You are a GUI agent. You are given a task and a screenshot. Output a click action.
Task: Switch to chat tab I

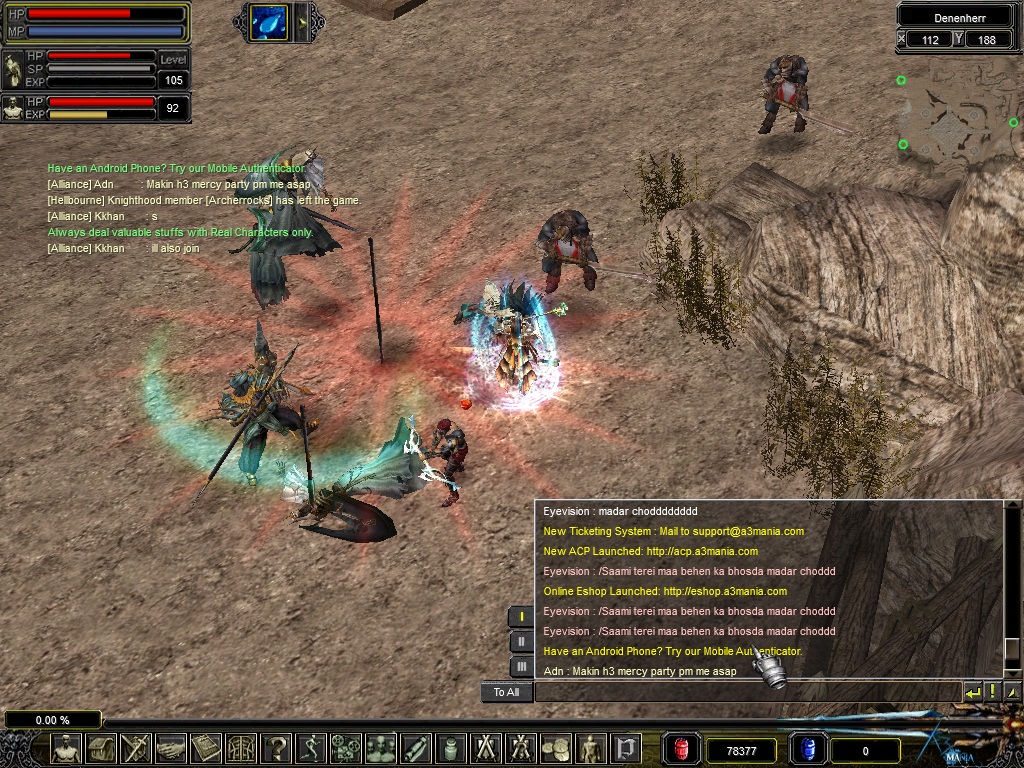[x=520, y=616]
